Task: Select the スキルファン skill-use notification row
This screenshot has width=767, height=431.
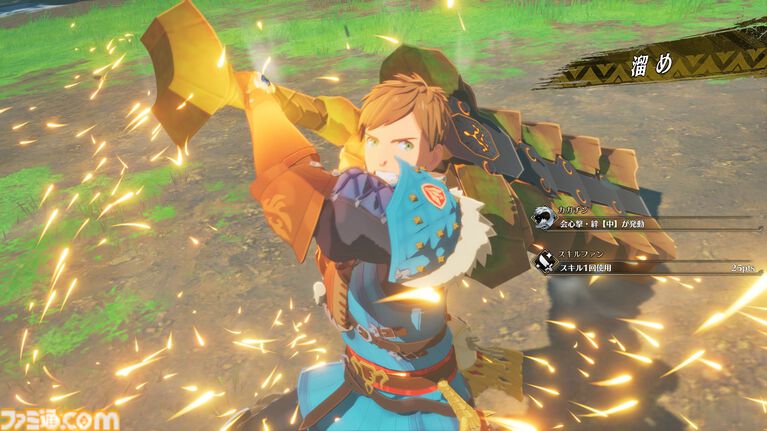Action: 640,262
